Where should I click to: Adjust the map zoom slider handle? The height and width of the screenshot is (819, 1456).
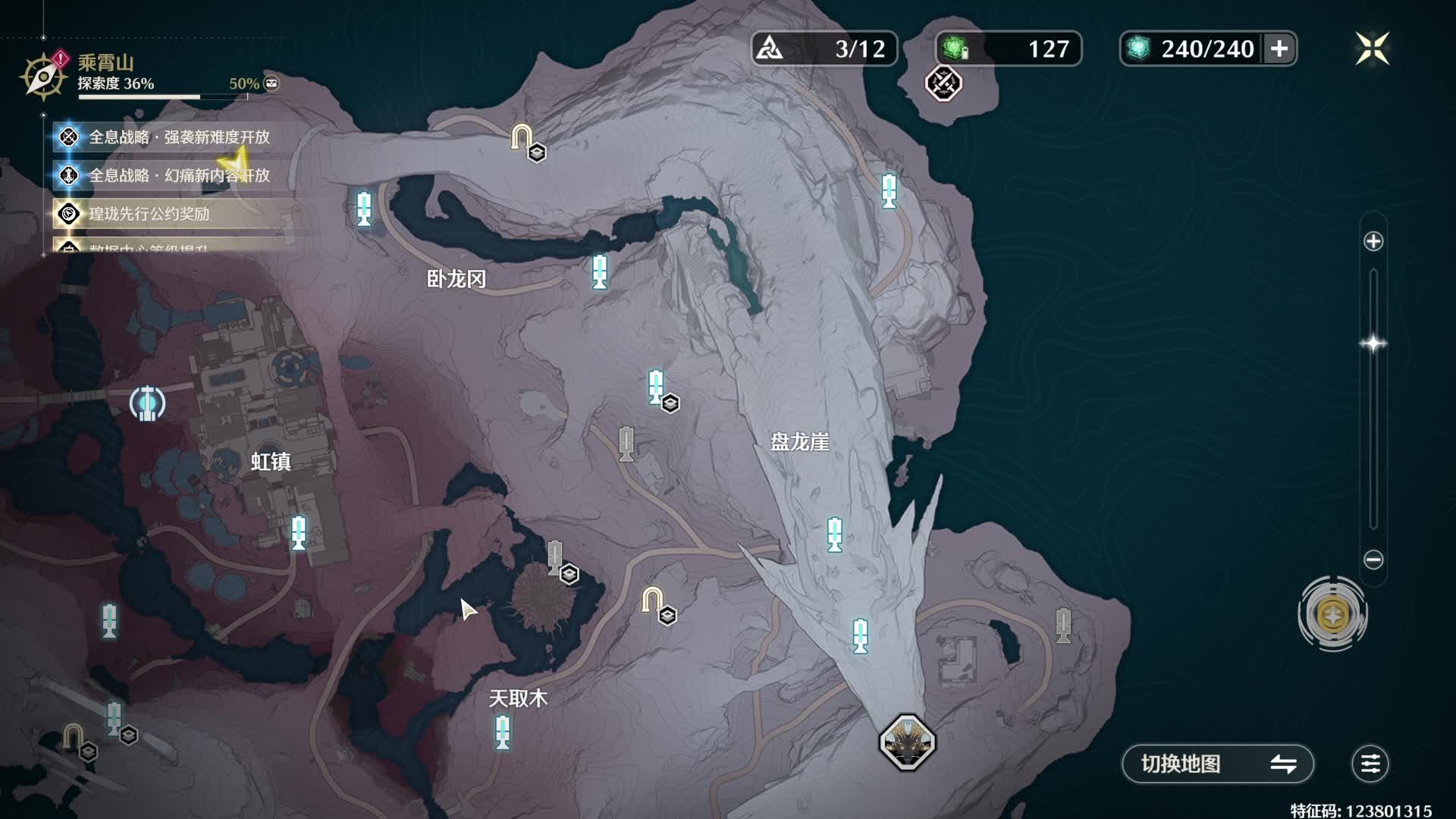coord(1373,344)
